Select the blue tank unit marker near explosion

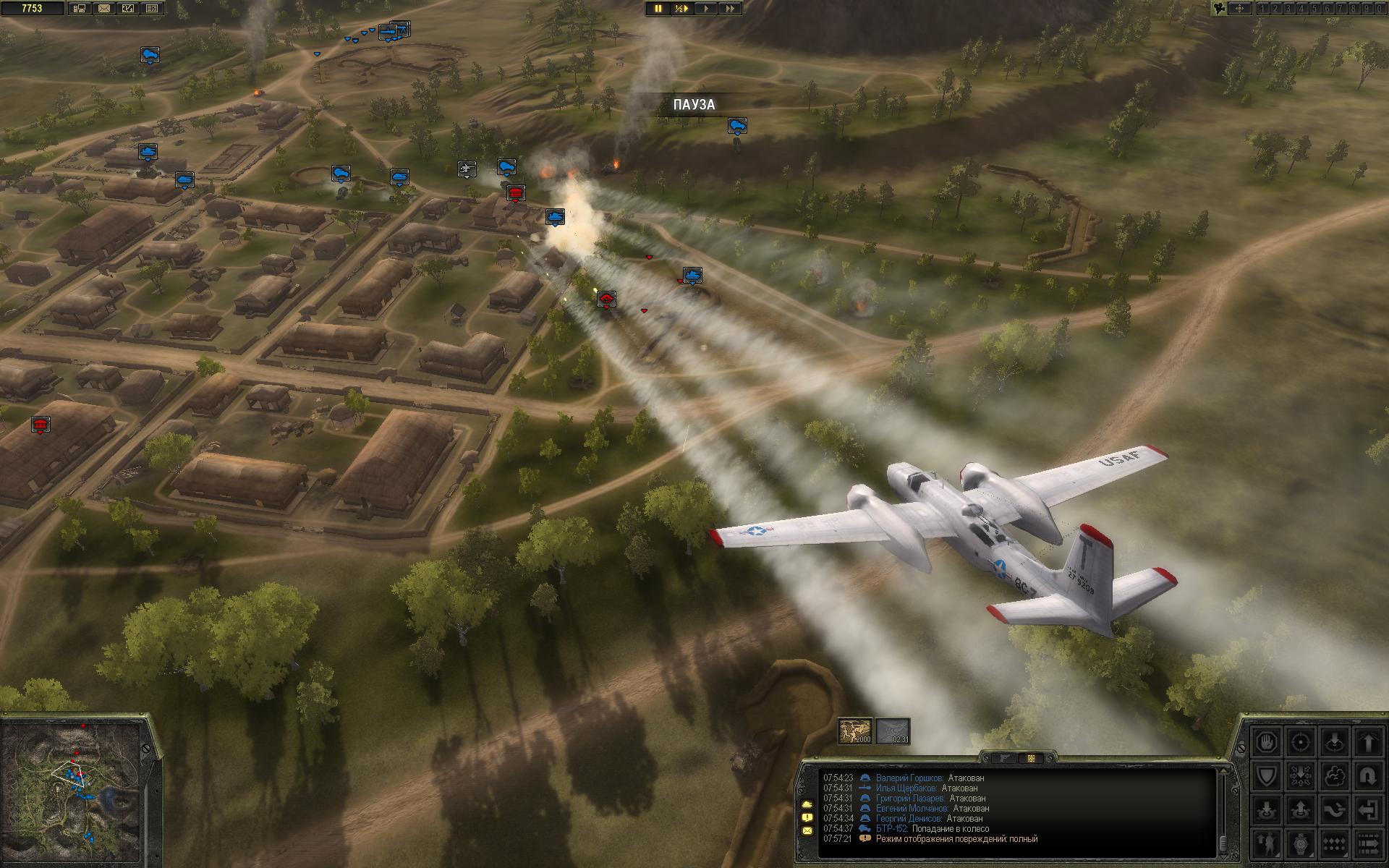point(555,216)
